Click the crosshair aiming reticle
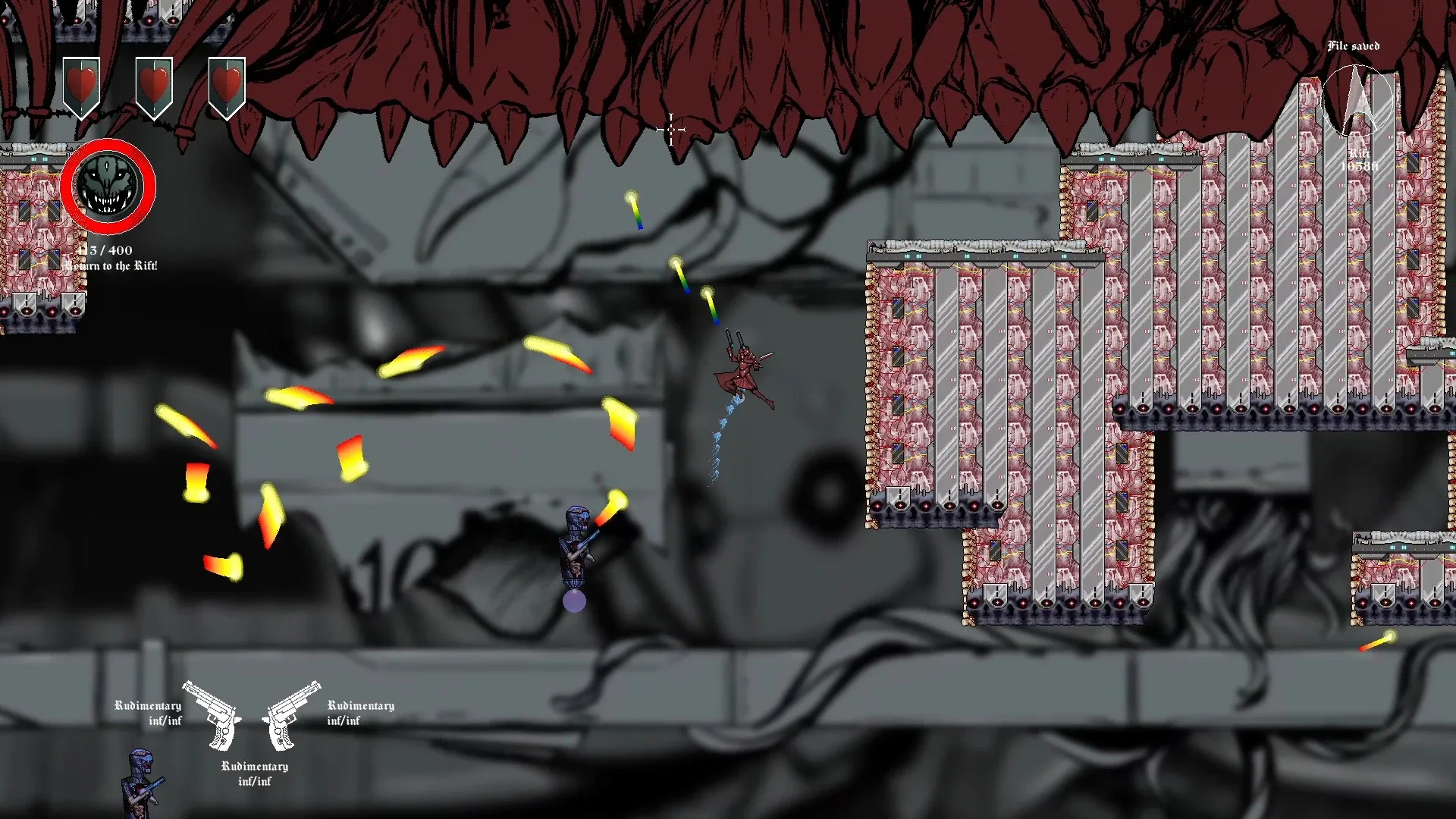The image size is (1456, 819). tap(672, 130)
